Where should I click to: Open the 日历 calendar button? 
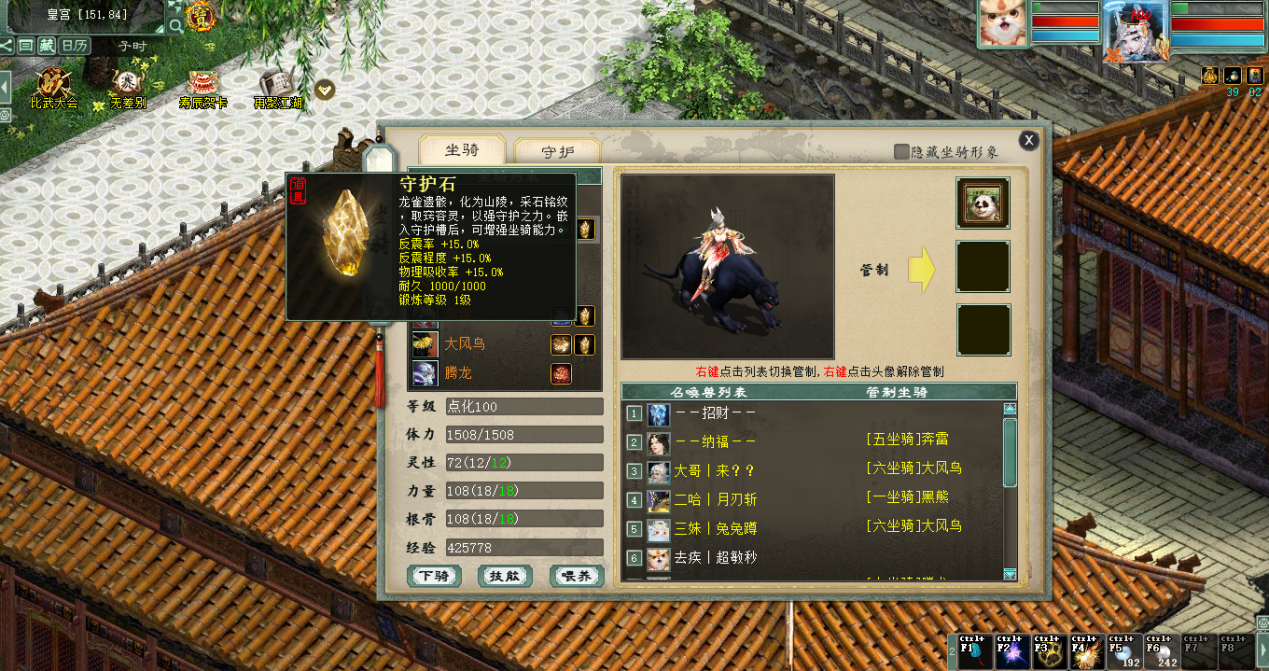(75, 45)
